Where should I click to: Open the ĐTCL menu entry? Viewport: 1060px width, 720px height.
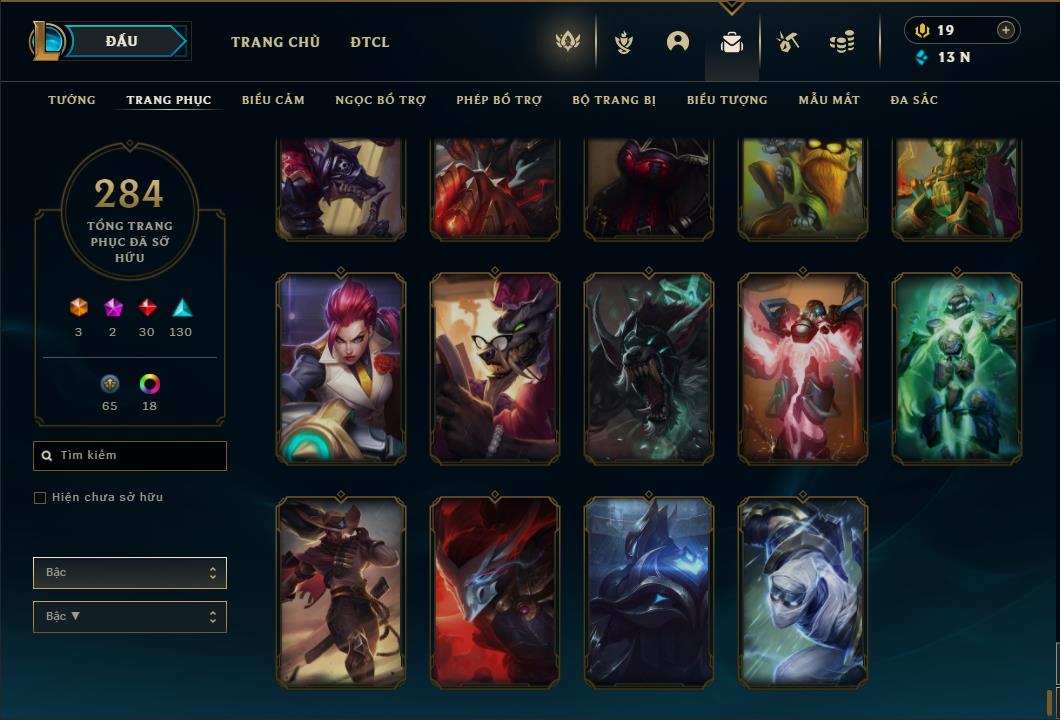(370, 42)
